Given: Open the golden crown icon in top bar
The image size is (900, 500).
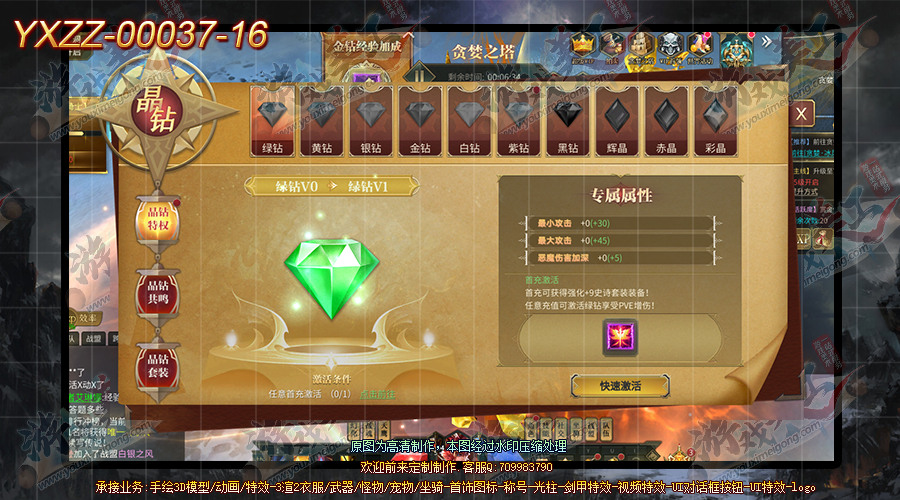Looking at the screenshot, I should (x=583, y=45).
